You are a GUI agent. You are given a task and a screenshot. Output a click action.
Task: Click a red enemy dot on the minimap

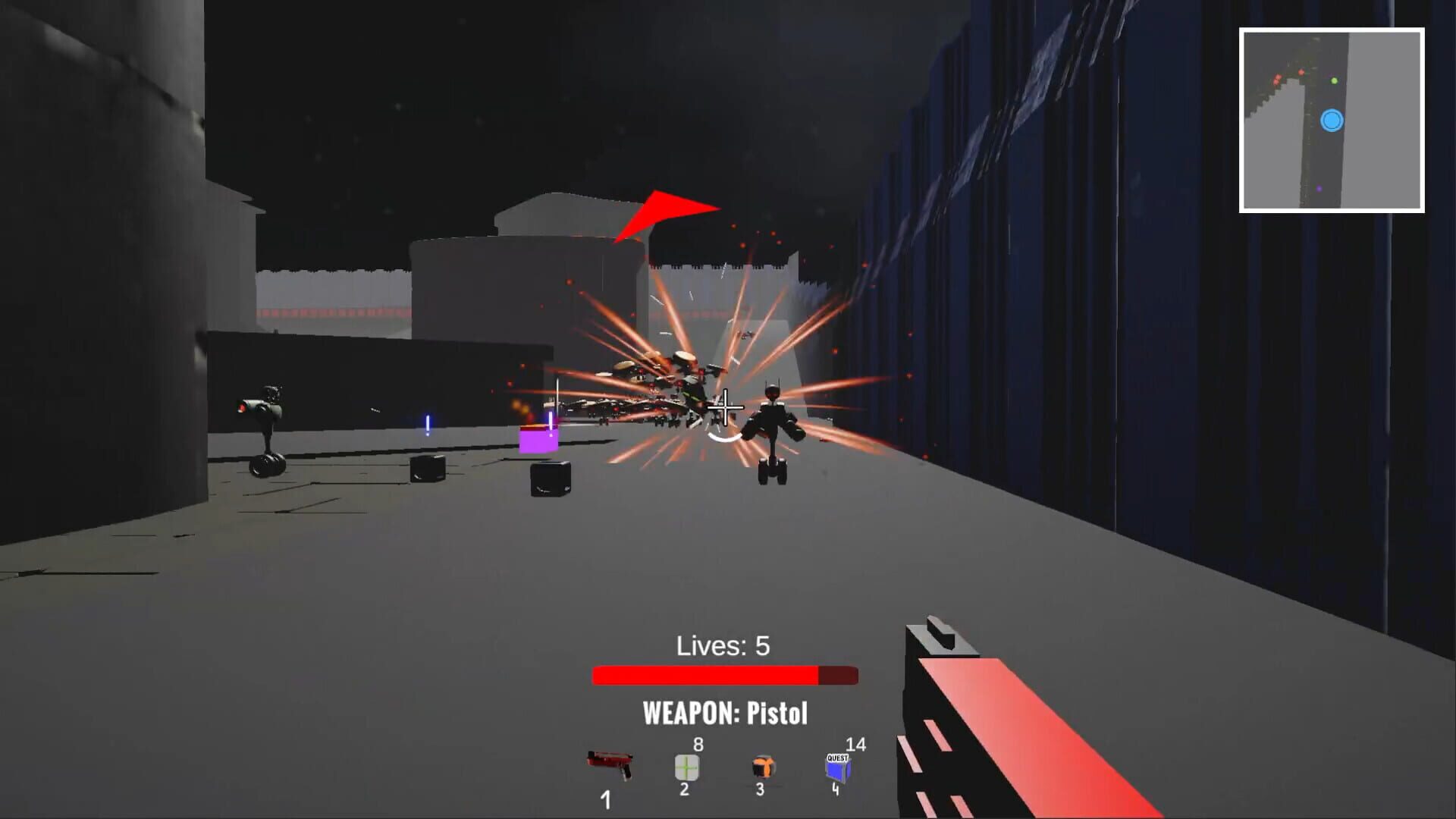coord(1301,72)
